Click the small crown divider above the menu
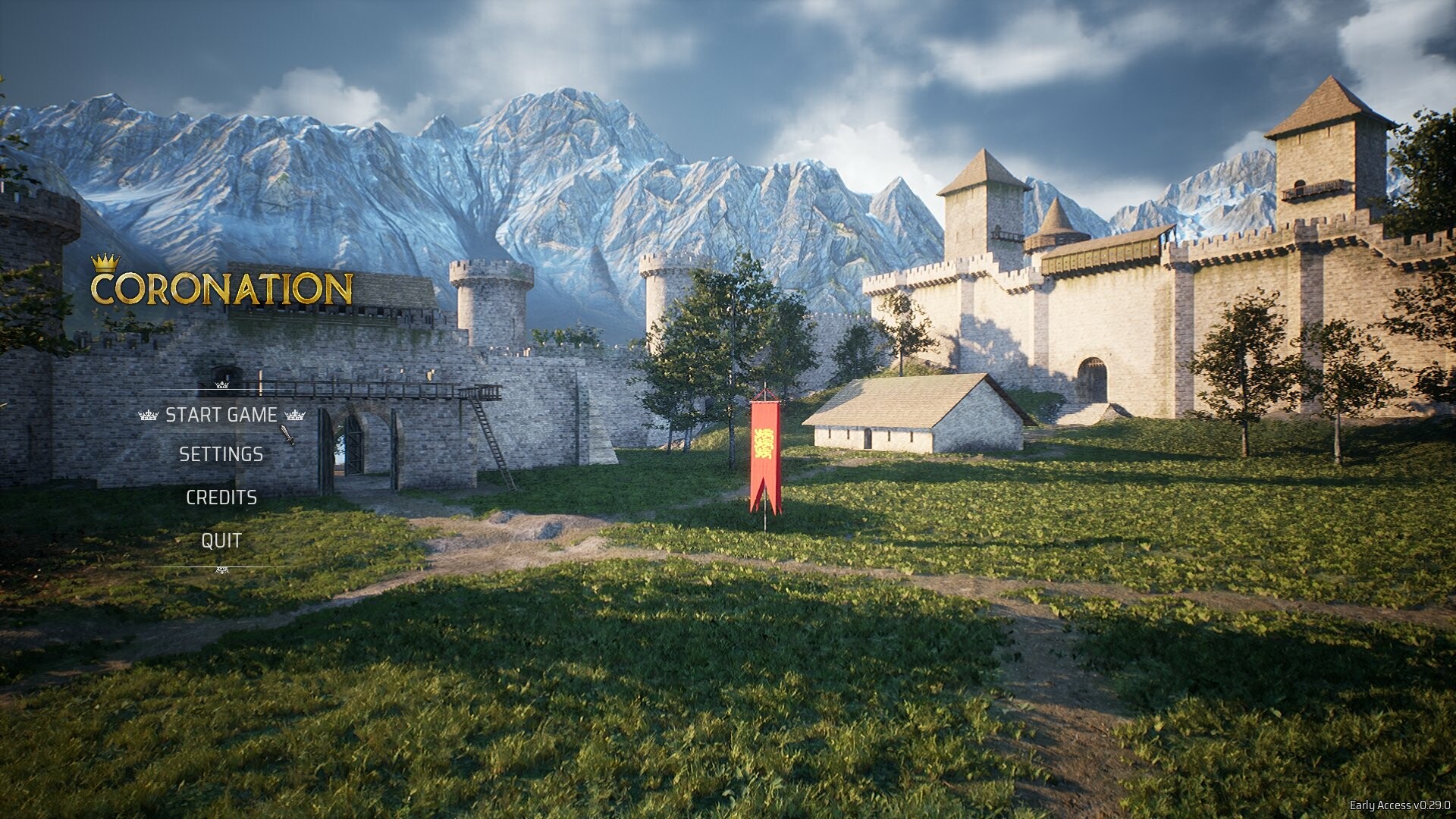1456x819 pixels. (221, 384)
